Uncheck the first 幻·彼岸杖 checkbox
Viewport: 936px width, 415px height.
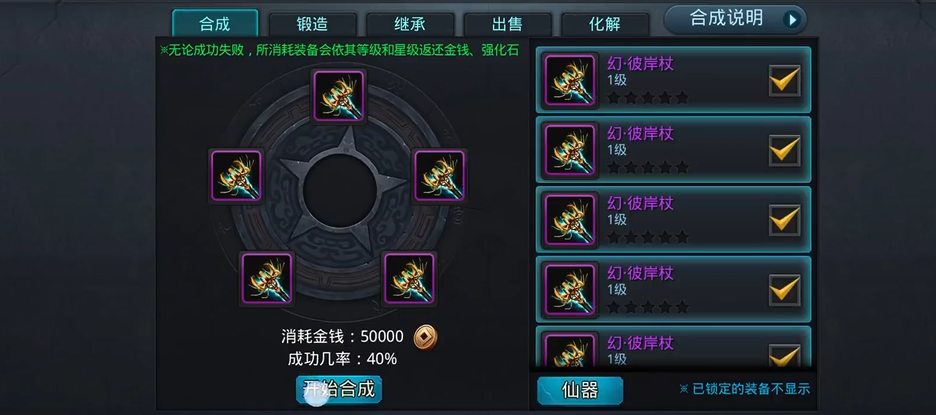[784, 80]
